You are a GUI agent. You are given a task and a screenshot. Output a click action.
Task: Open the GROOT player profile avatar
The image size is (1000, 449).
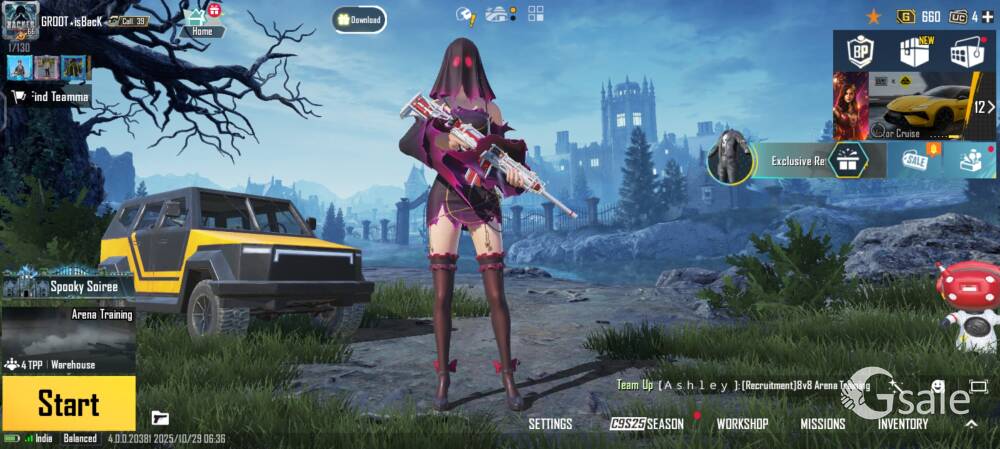tap(22, 22)
